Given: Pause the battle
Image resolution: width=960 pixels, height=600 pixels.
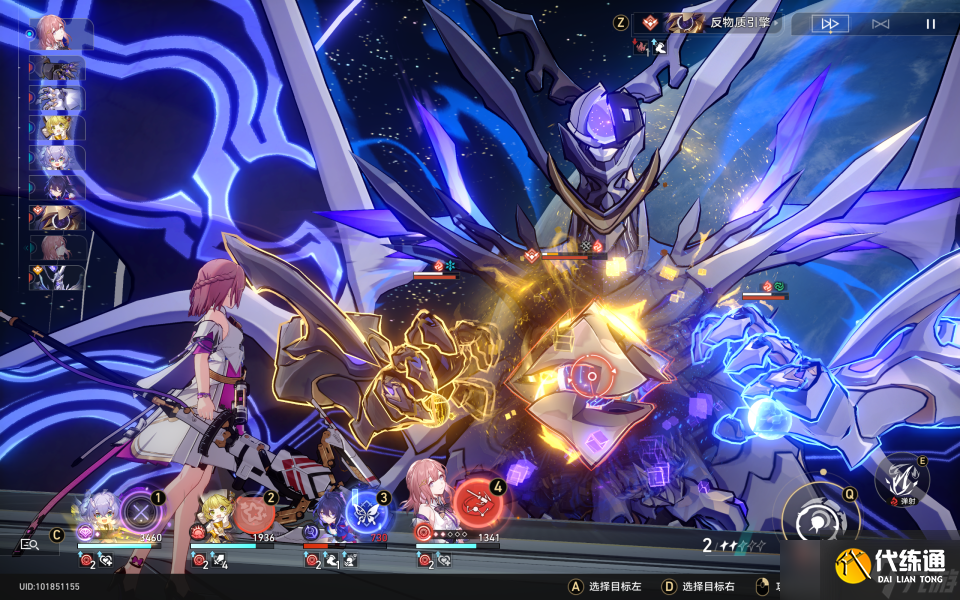Looking at the screenshot, I should tap(930, 24).
